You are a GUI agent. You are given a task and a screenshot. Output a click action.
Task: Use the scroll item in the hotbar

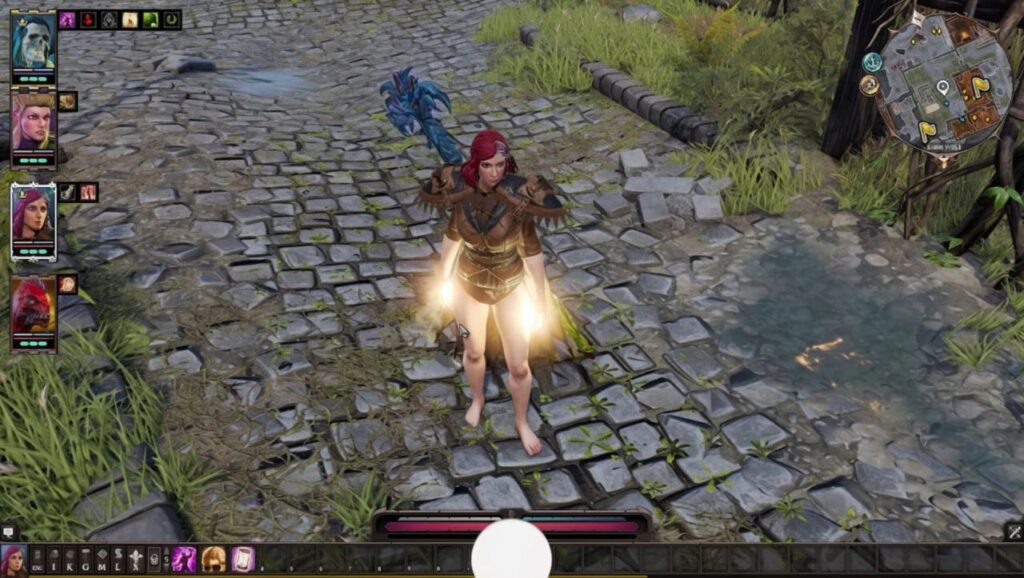[x=242, y=560]
